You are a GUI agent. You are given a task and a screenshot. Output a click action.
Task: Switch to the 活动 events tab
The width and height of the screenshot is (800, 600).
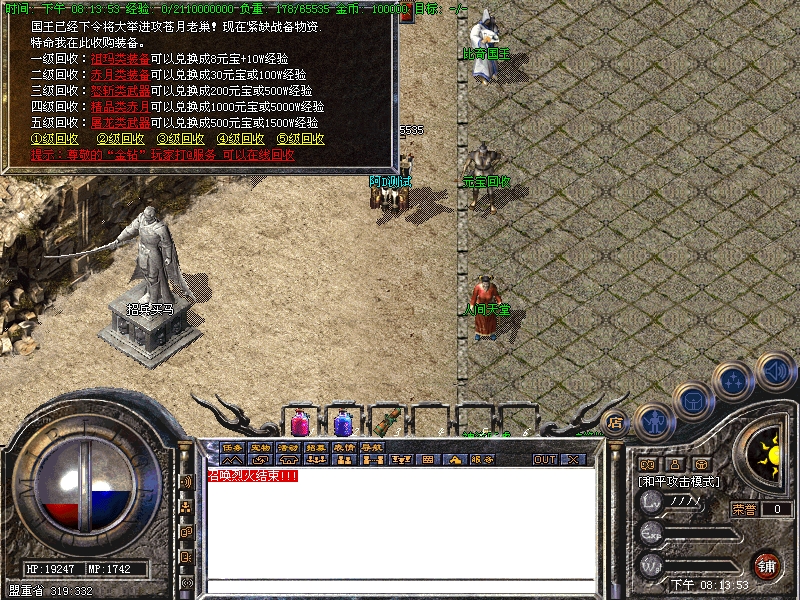(288, 447)
